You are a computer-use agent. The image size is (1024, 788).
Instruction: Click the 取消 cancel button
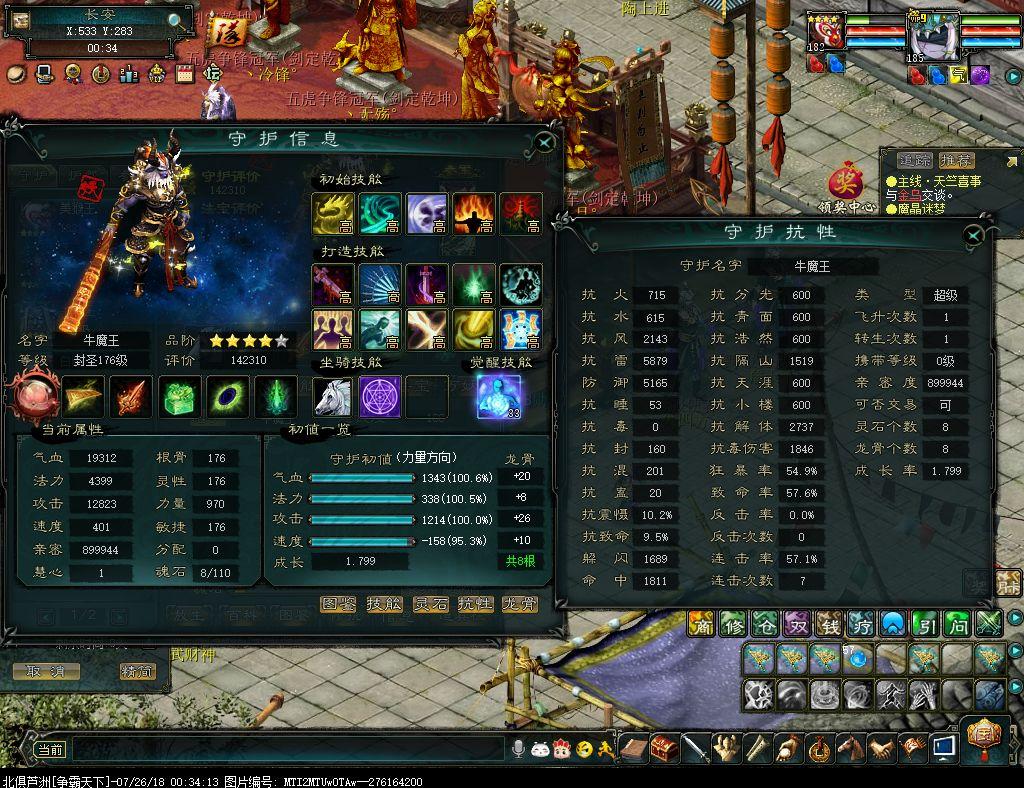click(x=45, y=671)
